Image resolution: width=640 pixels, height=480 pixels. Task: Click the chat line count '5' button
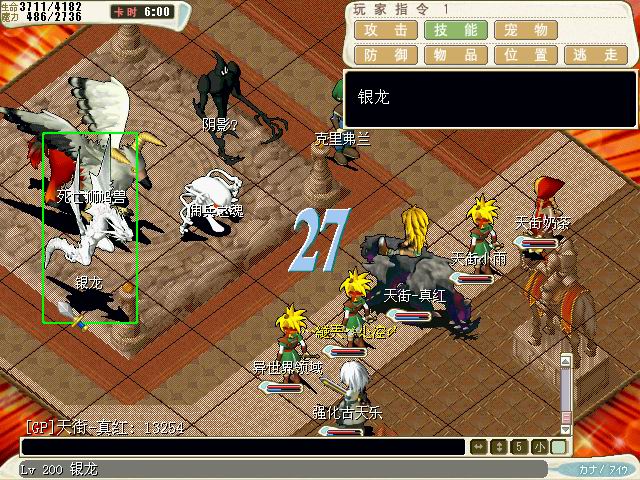coord(519,447)
